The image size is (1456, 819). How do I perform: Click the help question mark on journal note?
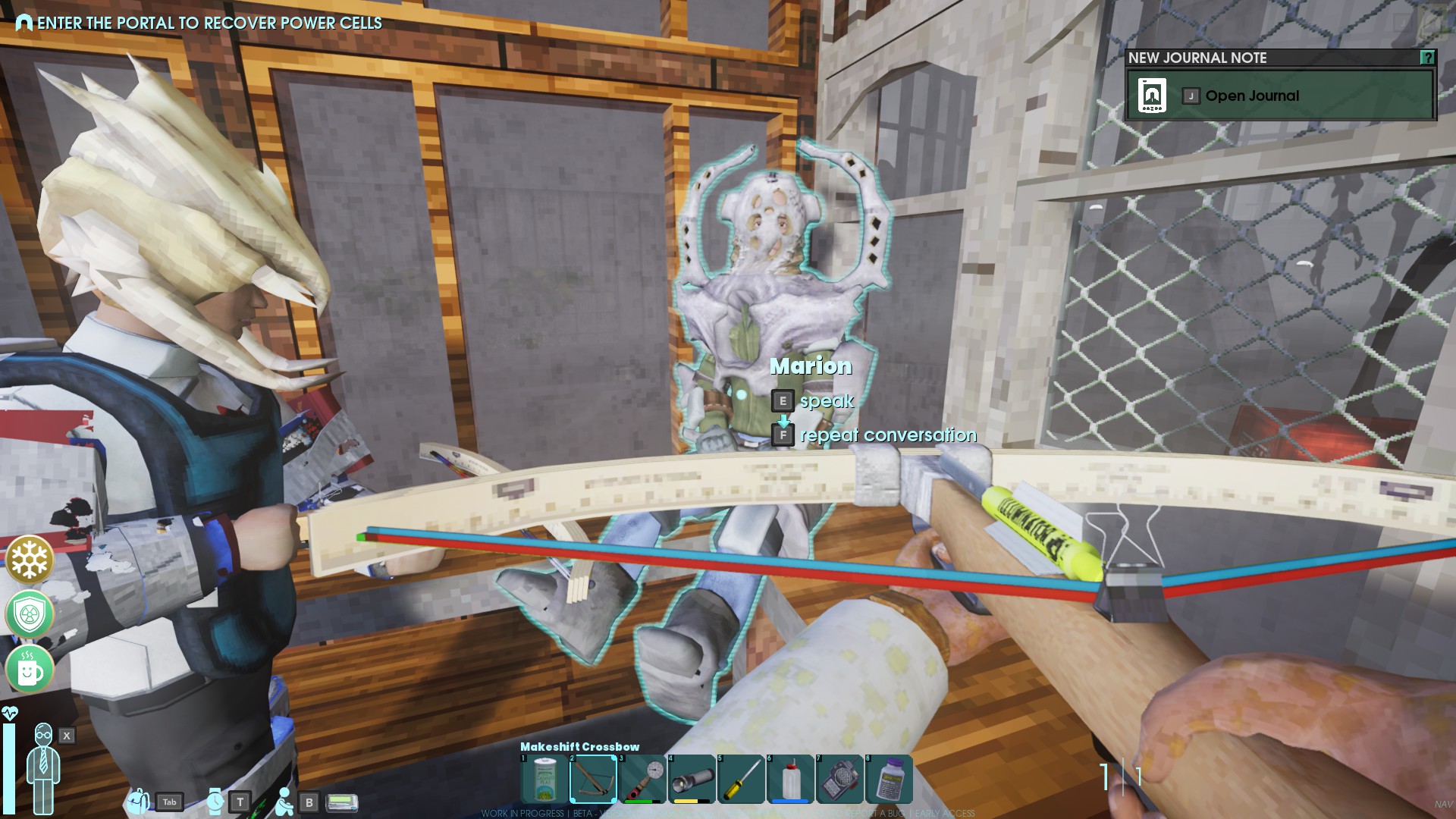pyautogui.click(x=1427, y=58)
